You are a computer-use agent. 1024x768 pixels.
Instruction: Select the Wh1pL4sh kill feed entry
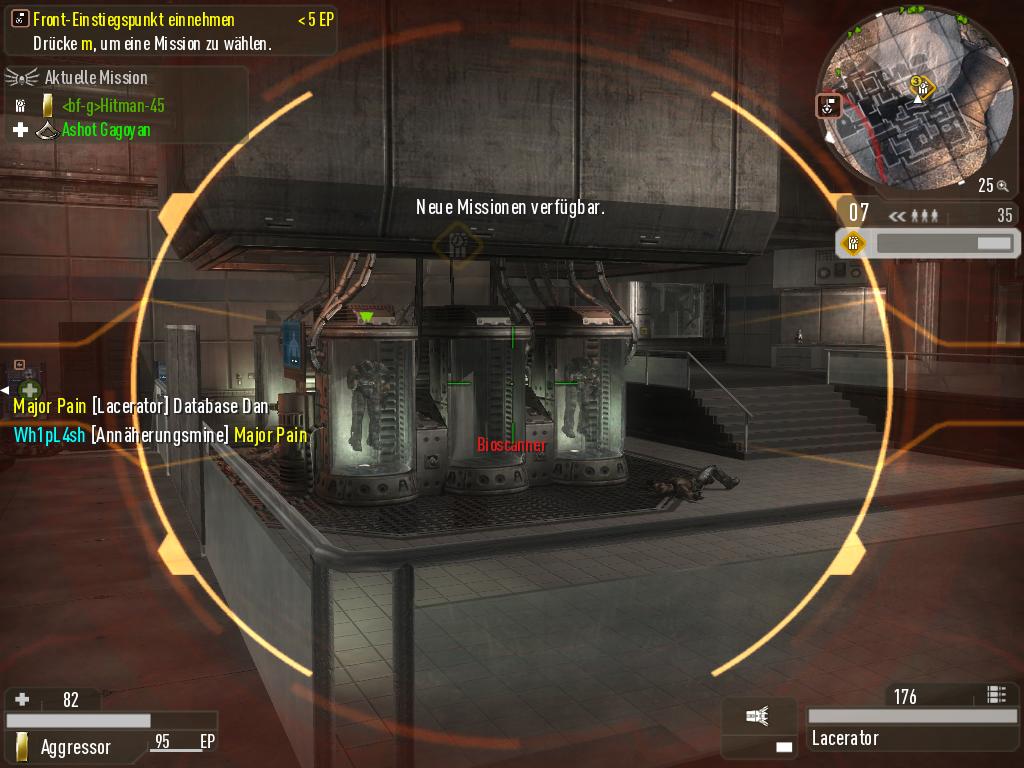(160, 435)
